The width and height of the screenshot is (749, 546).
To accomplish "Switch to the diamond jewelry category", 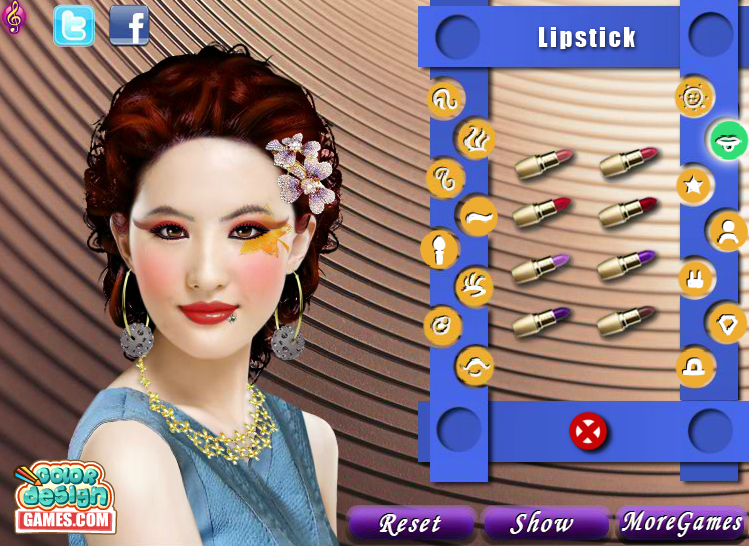I will 727,322.
